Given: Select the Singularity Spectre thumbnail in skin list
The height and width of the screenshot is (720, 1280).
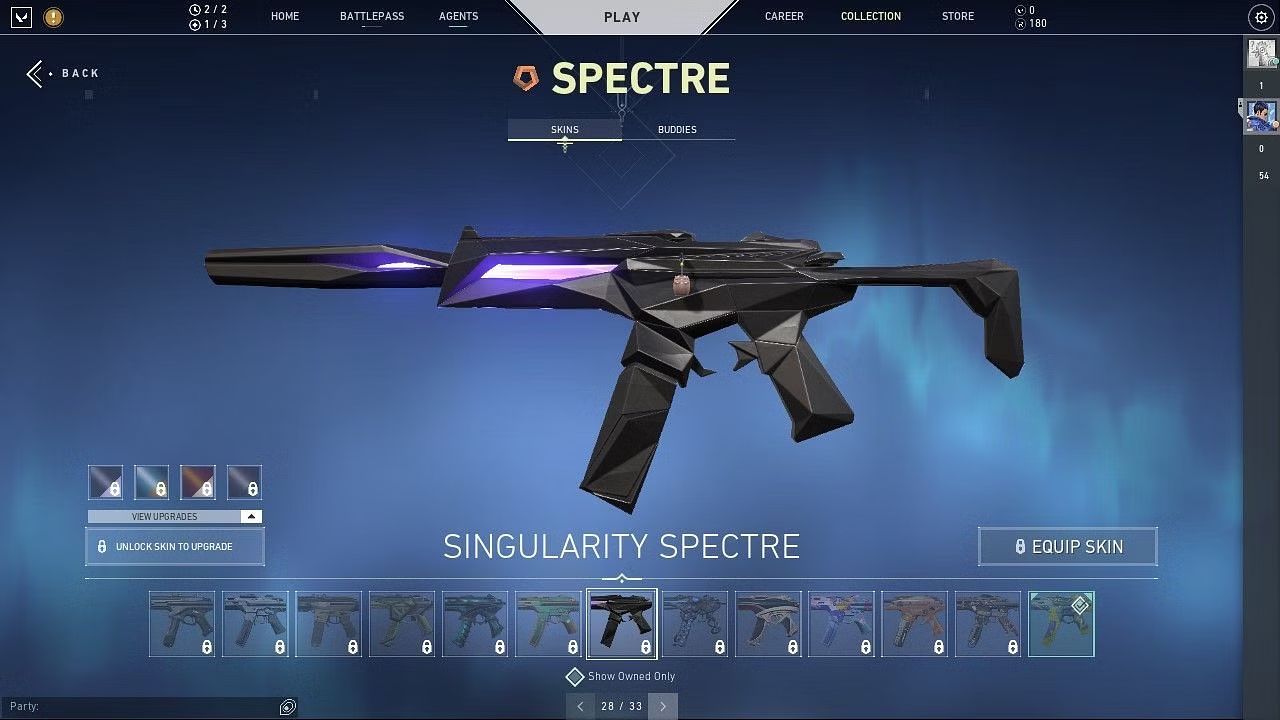Looking at the screenshot, I should (621, 622).
